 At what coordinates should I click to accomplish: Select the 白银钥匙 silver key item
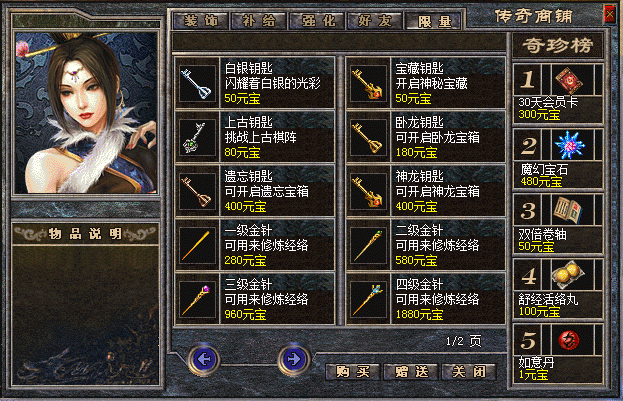pyautogui.click(x=255, y=83)
